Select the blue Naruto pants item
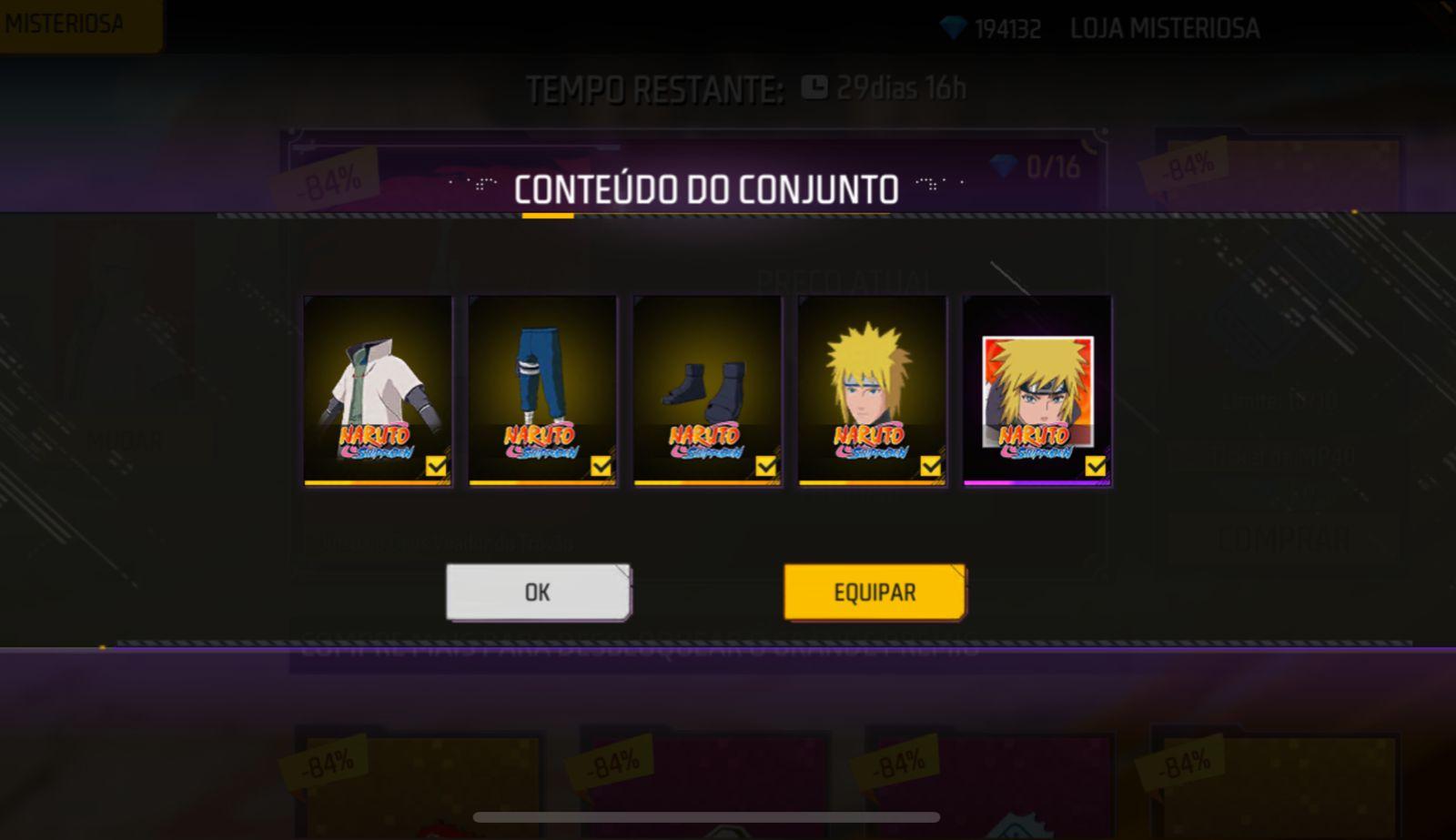1456x840 pixels. click(x=541, y=390)
